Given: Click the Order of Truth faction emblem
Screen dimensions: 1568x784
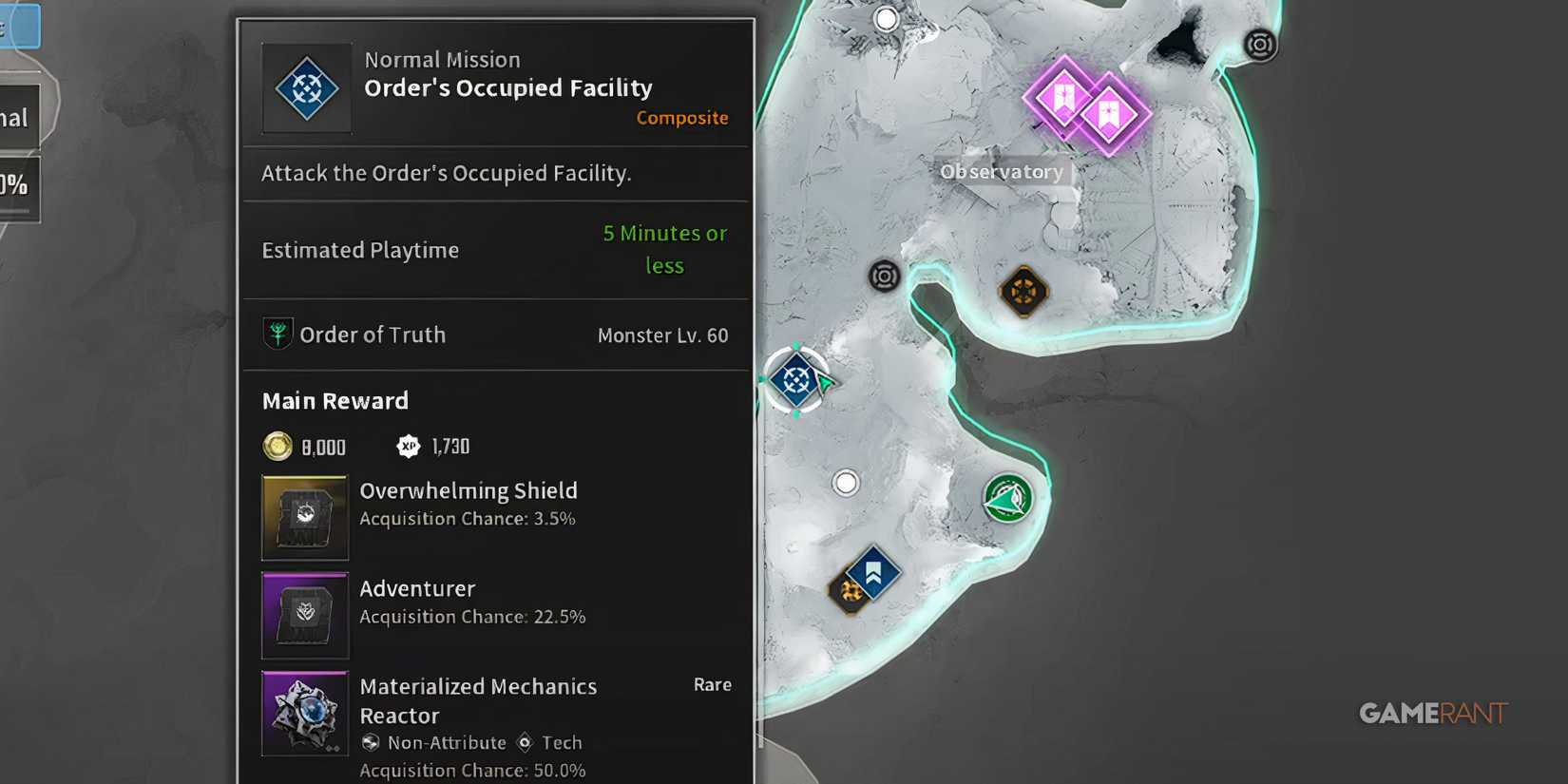Looking at the screenshot, I should [x=277, y=334].
